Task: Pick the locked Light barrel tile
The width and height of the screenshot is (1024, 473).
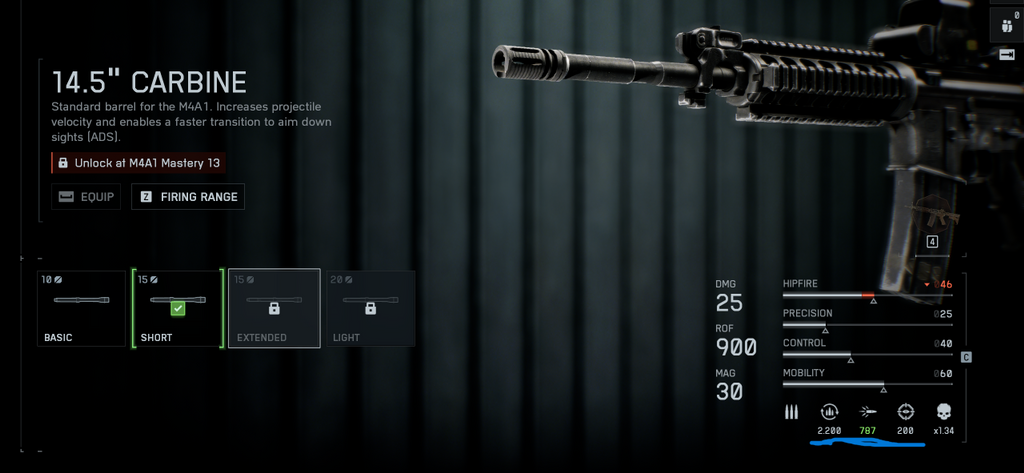Action: pos(370,308)
